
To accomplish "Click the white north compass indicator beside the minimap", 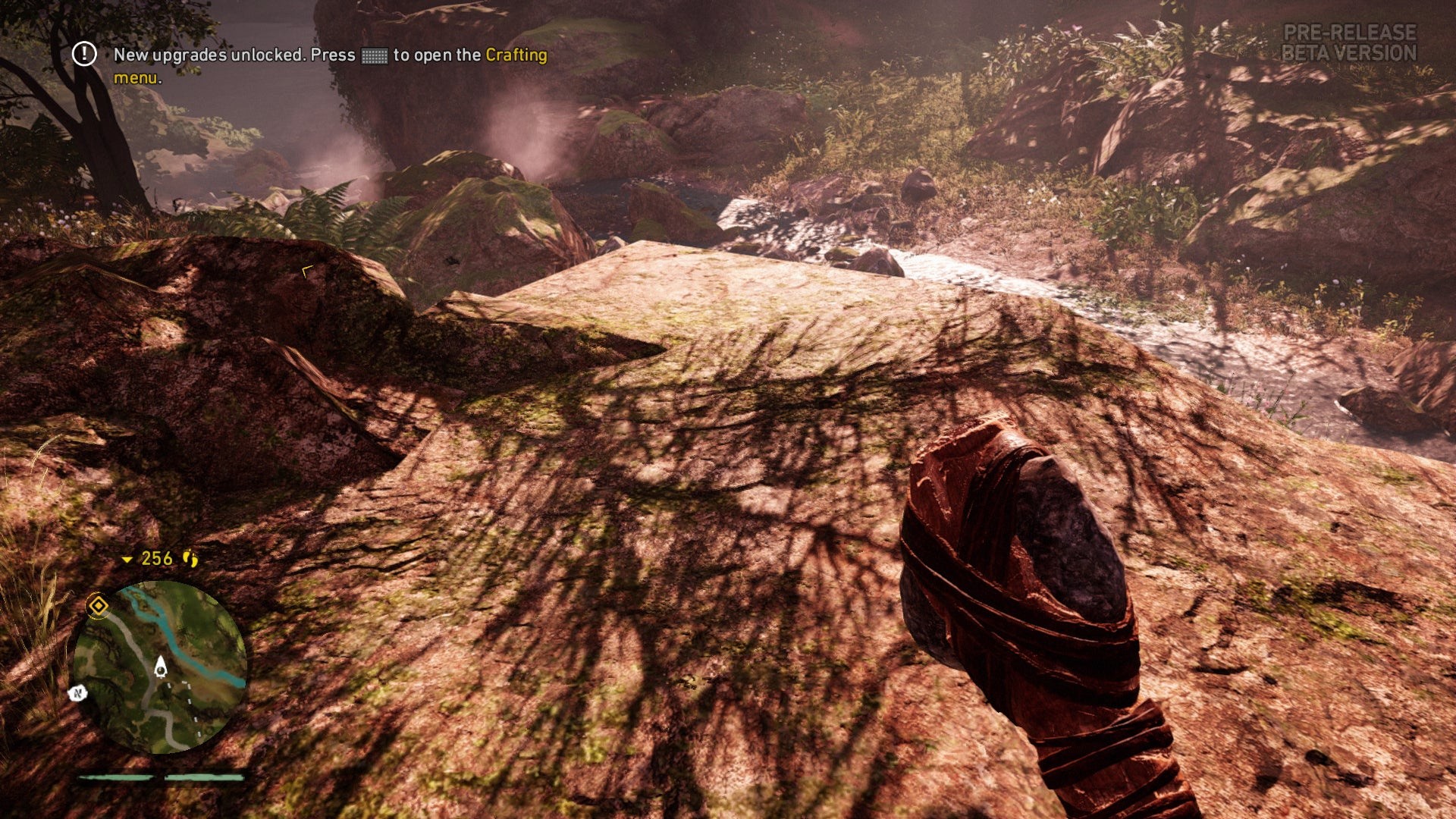I will (x=77, y=692).
